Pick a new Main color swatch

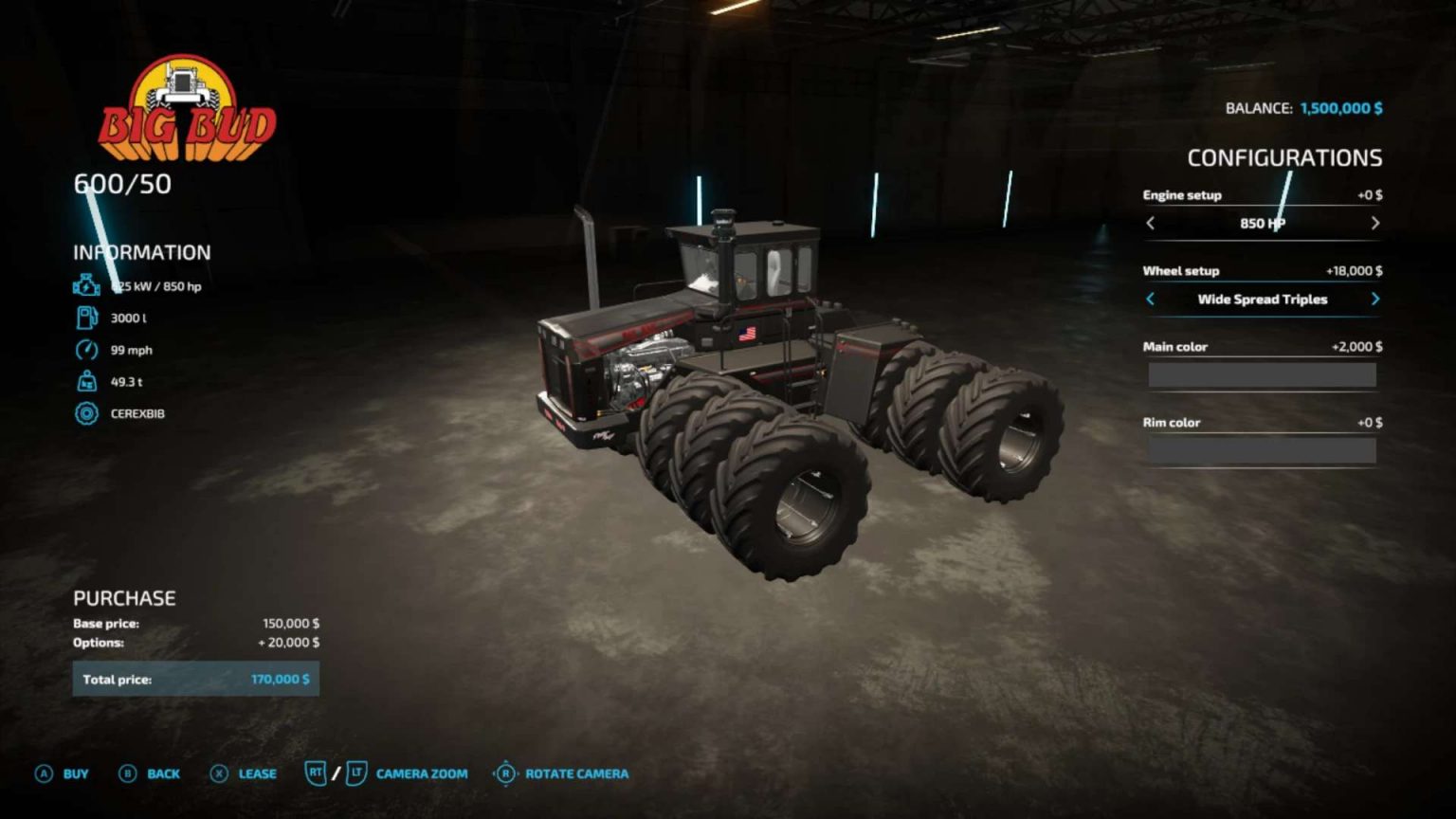pos(1261,374)
